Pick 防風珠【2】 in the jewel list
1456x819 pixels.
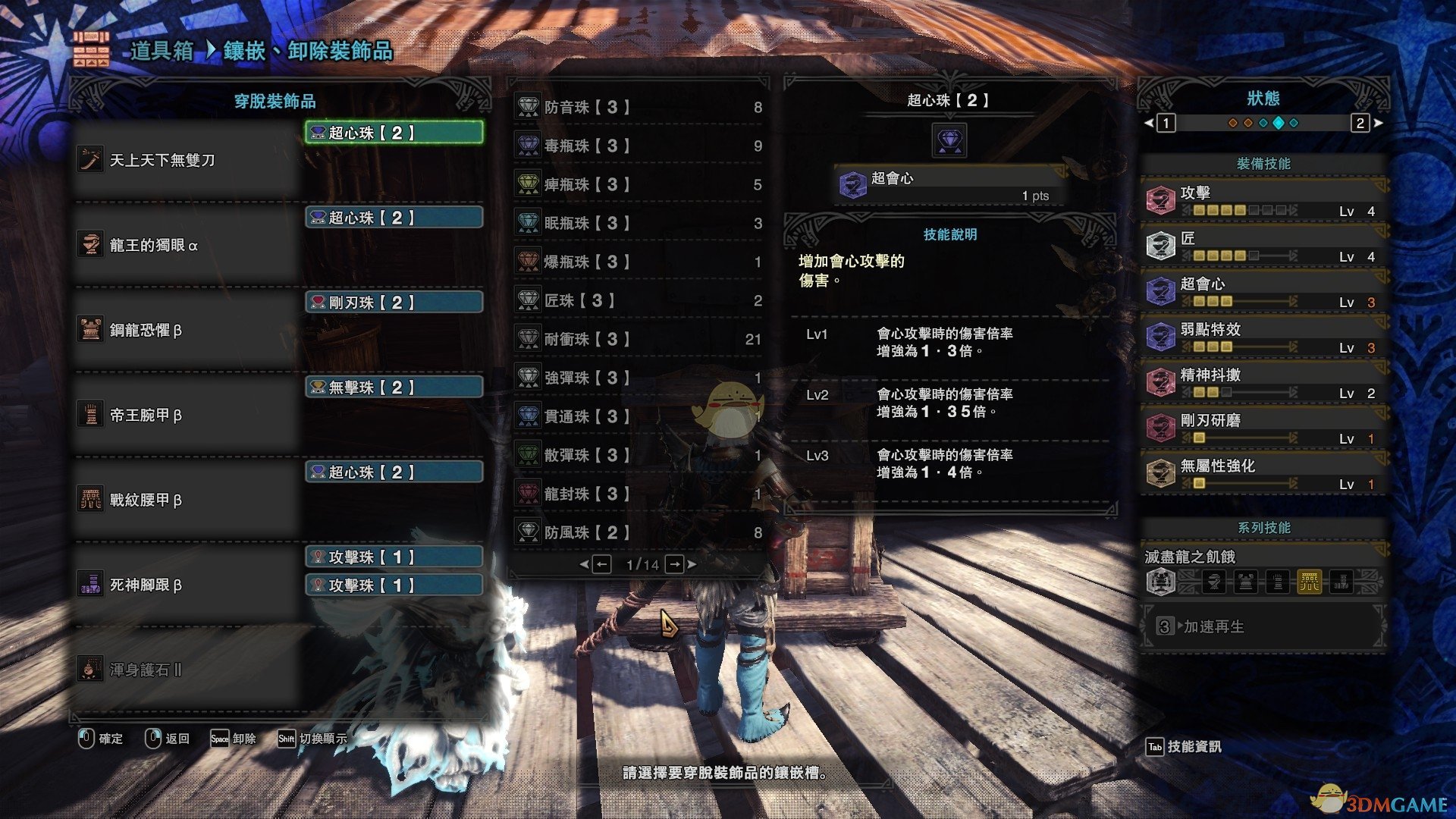[x=639, y=532]
